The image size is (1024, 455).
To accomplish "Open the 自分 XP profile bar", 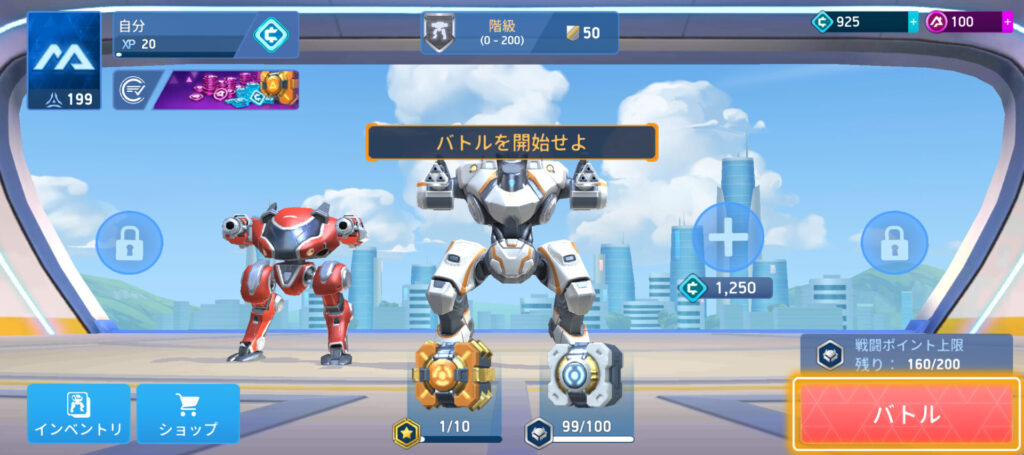I will tap(200, 34).
